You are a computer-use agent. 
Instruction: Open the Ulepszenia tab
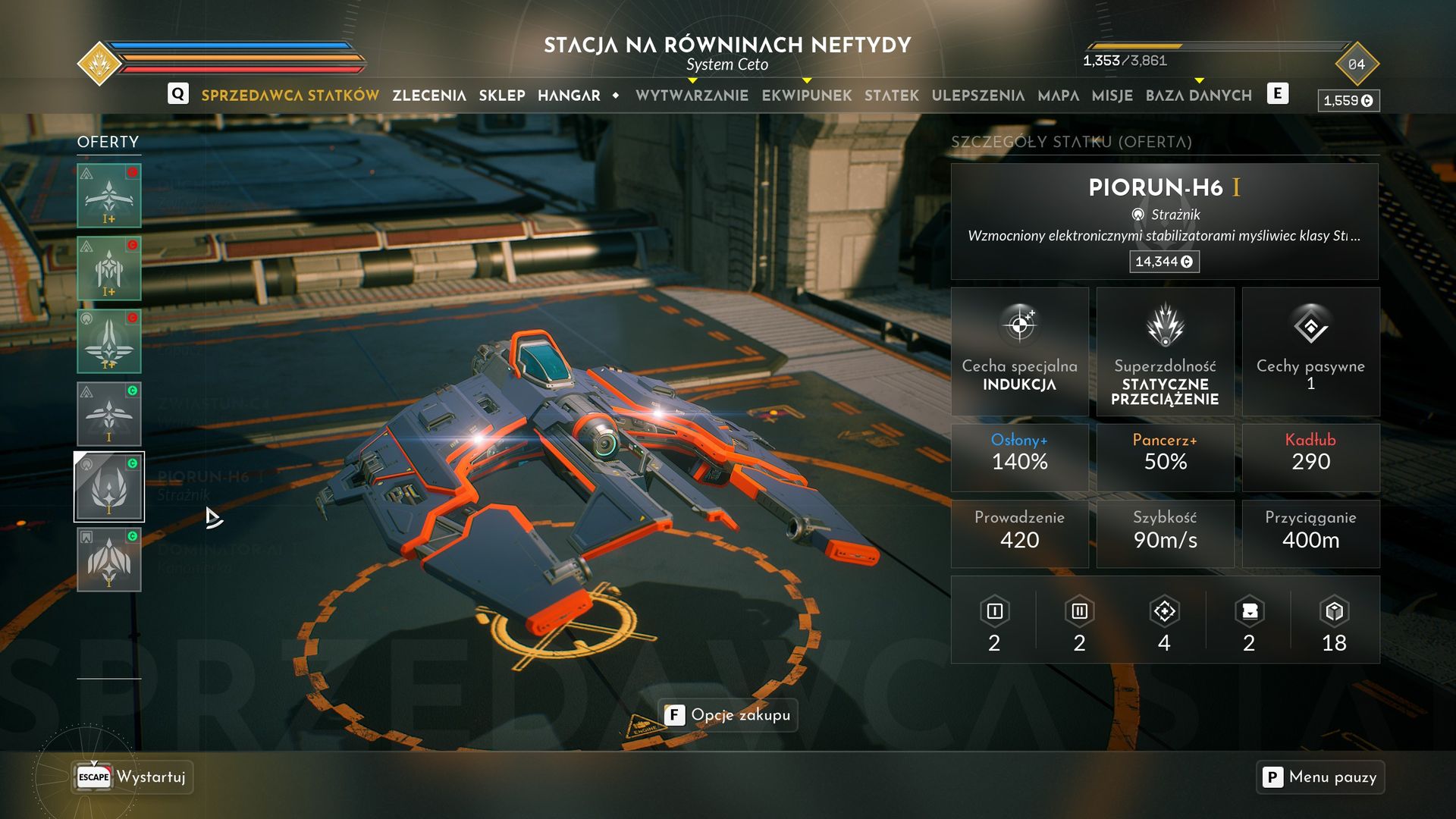(x=977, y=96)
